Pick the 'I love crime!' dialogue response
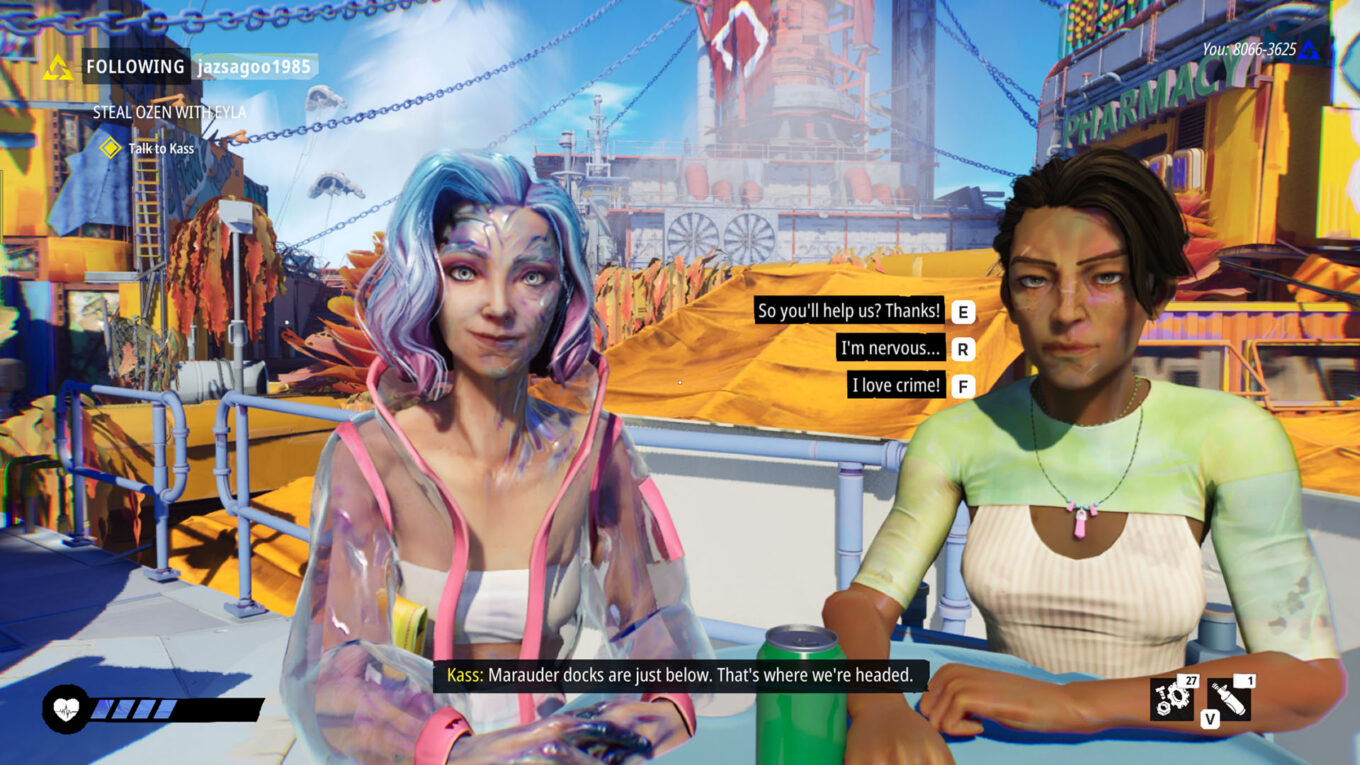The image size is (1360, 765). coord(895,385)
